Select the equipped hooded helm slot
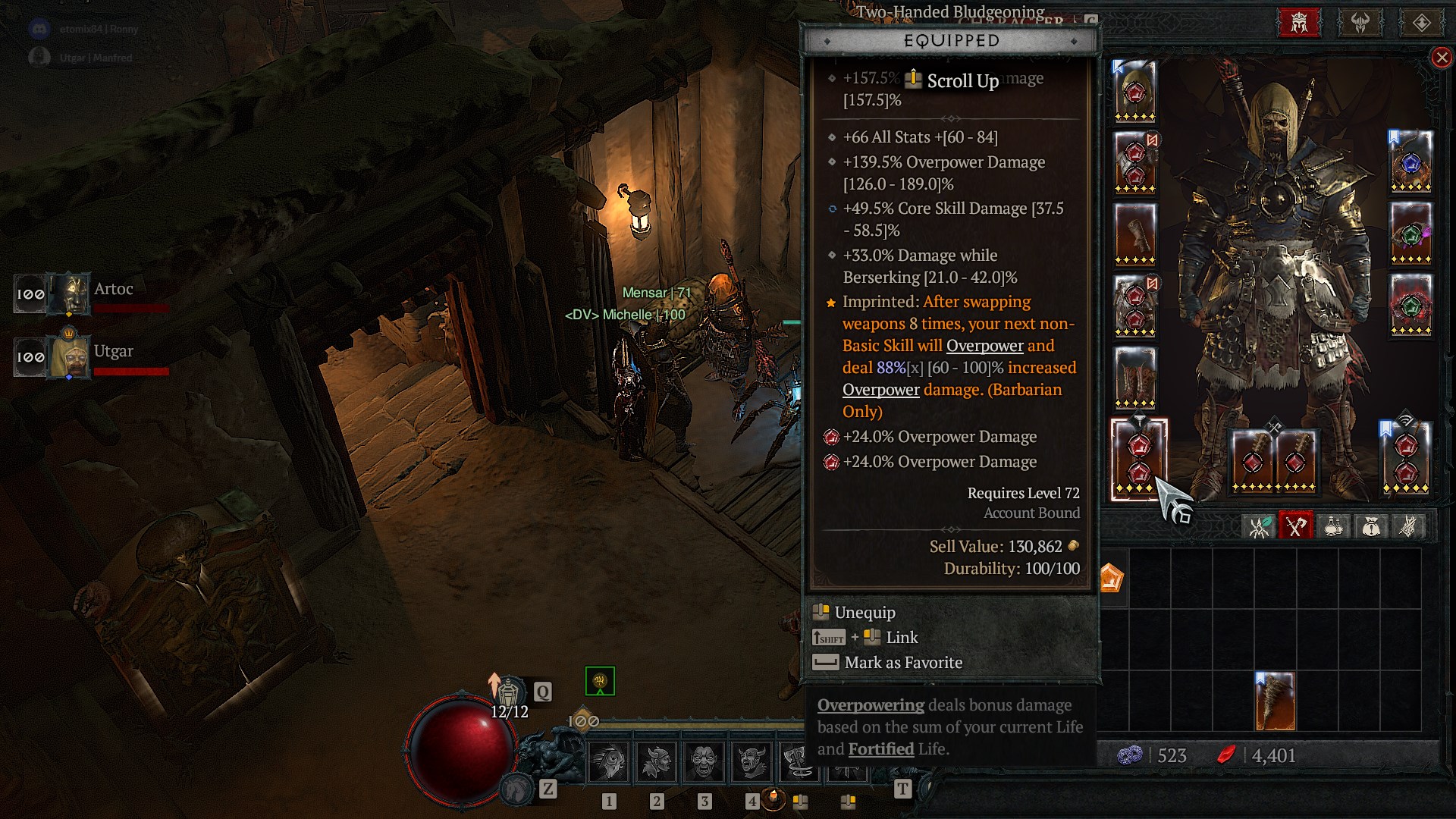1456x819 pixels. click(1134, 92)
